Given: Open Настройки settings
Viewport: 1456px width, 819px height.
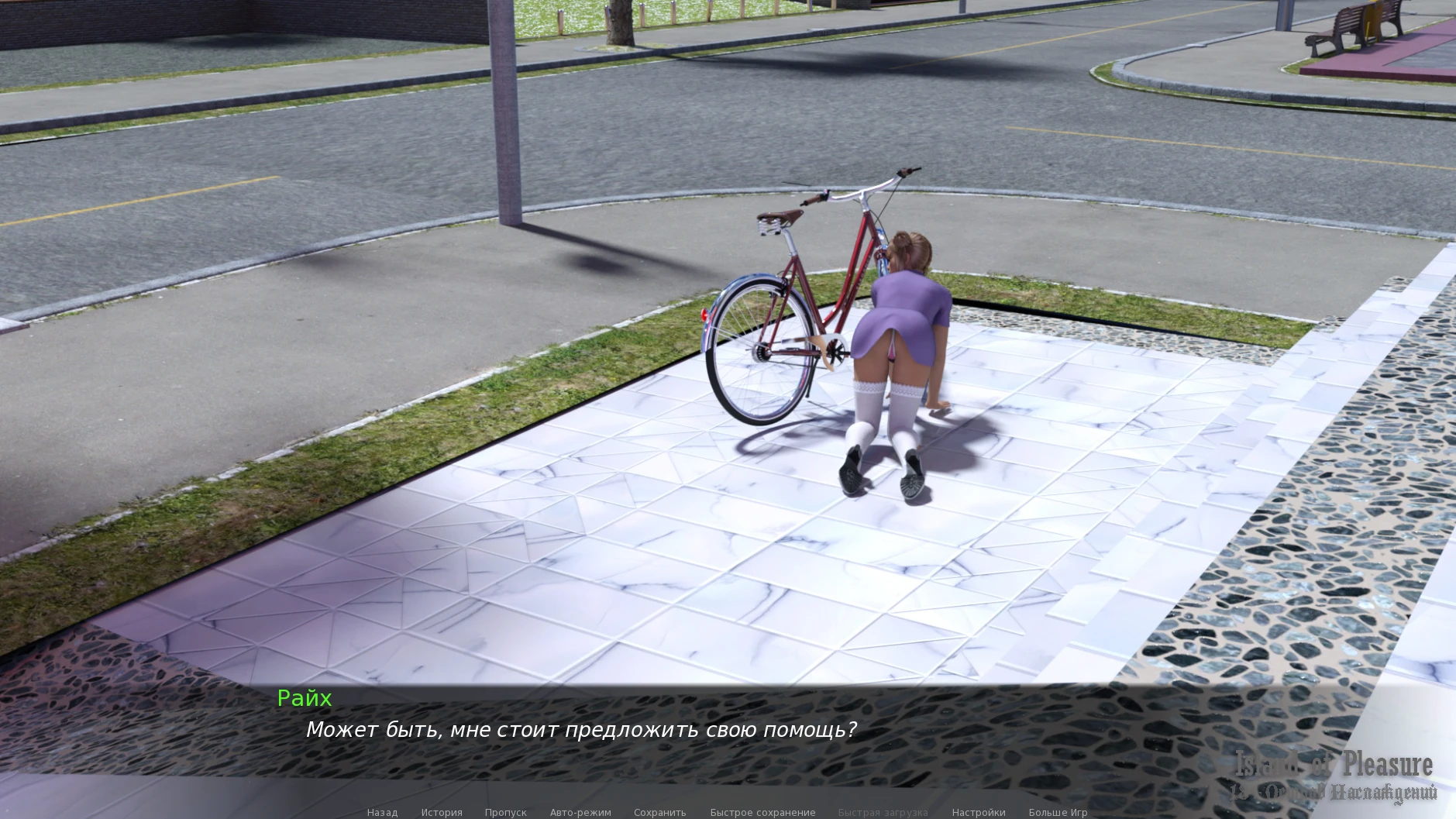Looking at the screenshot, I should coord(979,812).
